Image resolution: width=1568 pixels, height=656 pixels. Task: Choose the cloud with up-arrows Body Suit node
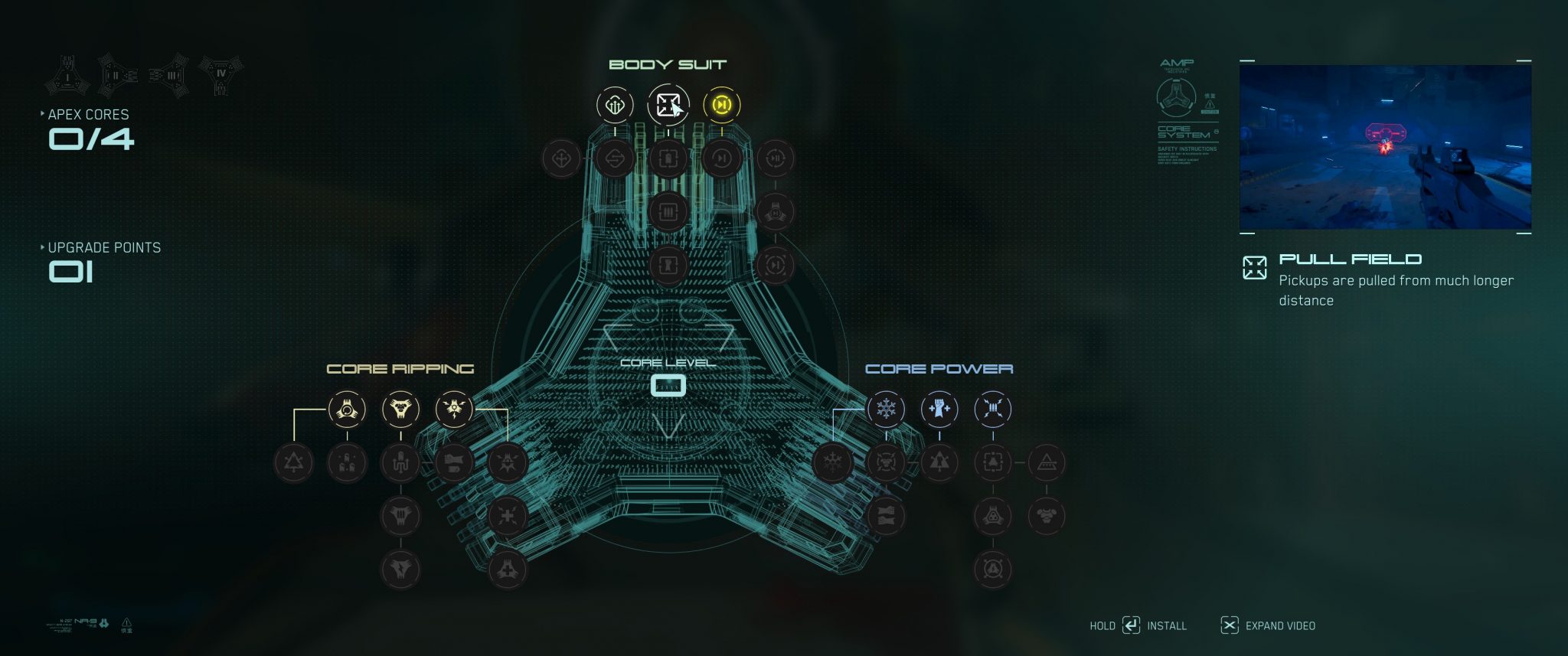tap(615, 105)
